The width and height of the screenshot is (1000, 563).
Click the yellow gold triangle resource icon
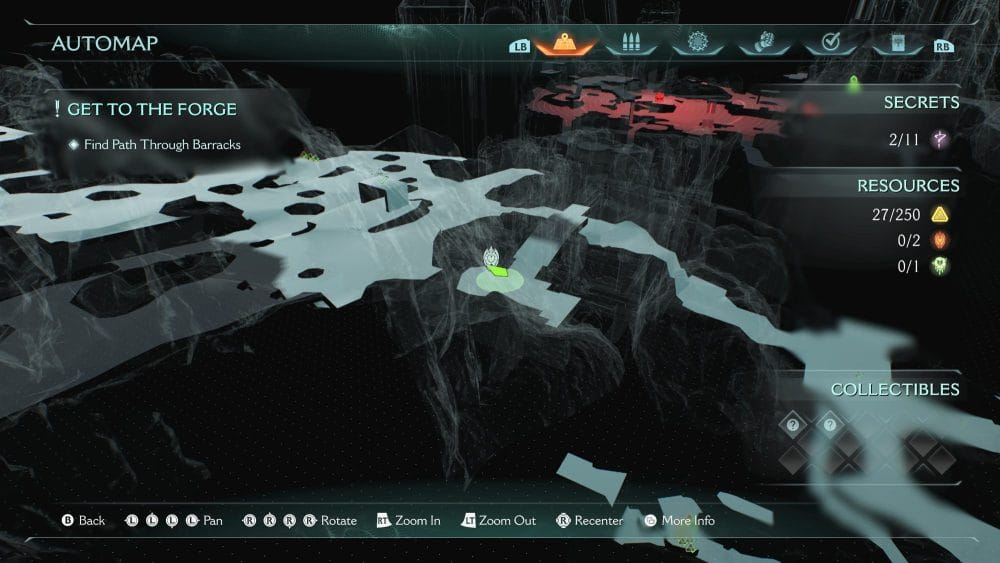coord(940,214)
